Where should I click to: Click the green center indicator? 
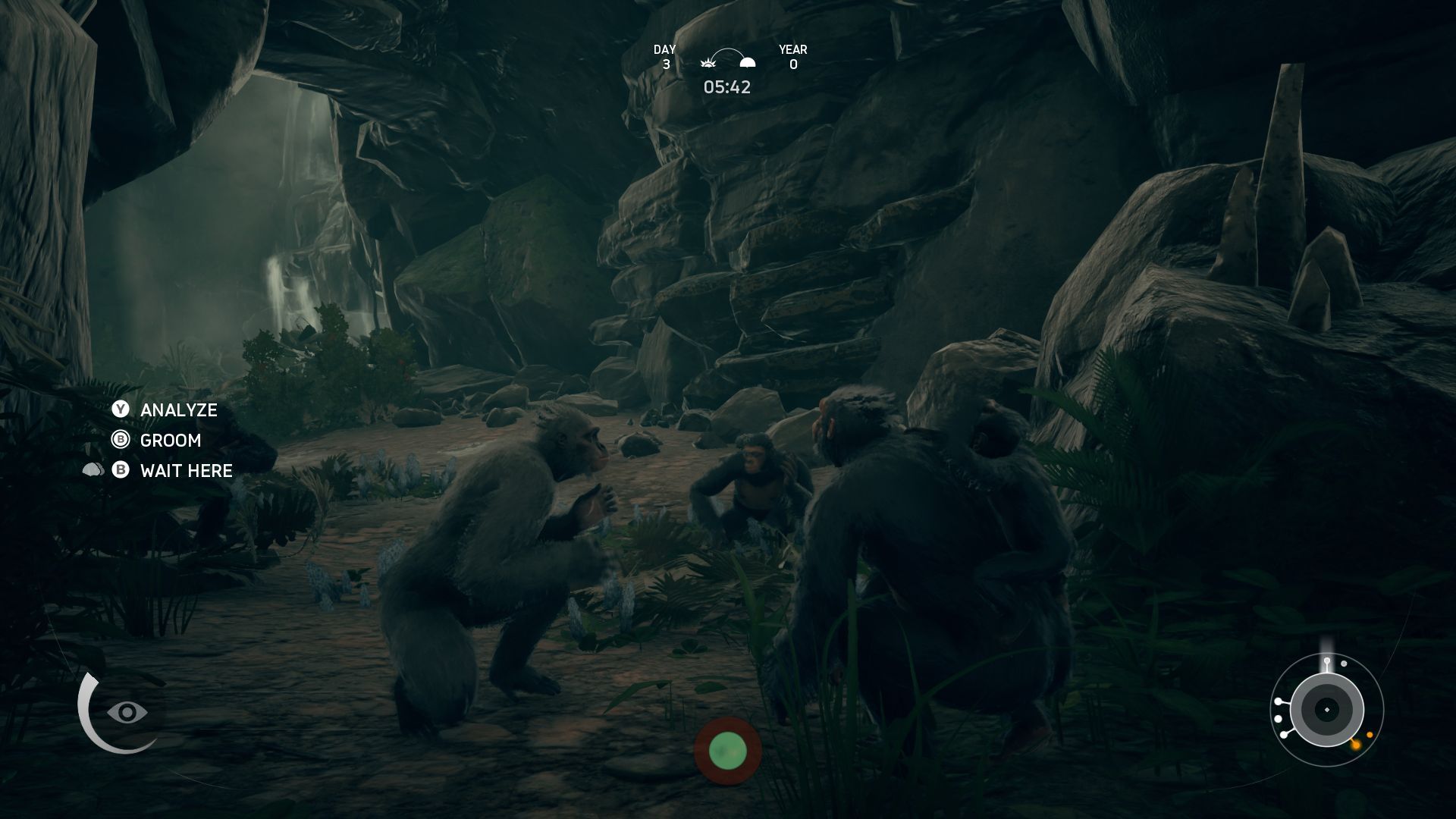pyautogui.click(x=727, y=751)
